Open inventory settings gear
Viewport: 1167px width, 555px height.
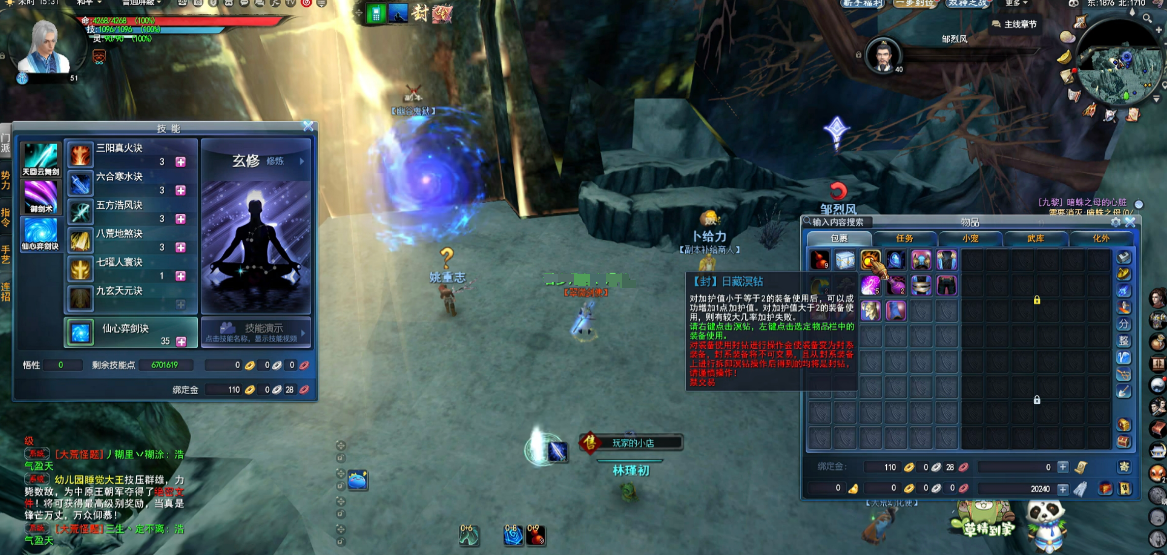pyautogui.click(x=1116, y=221)
